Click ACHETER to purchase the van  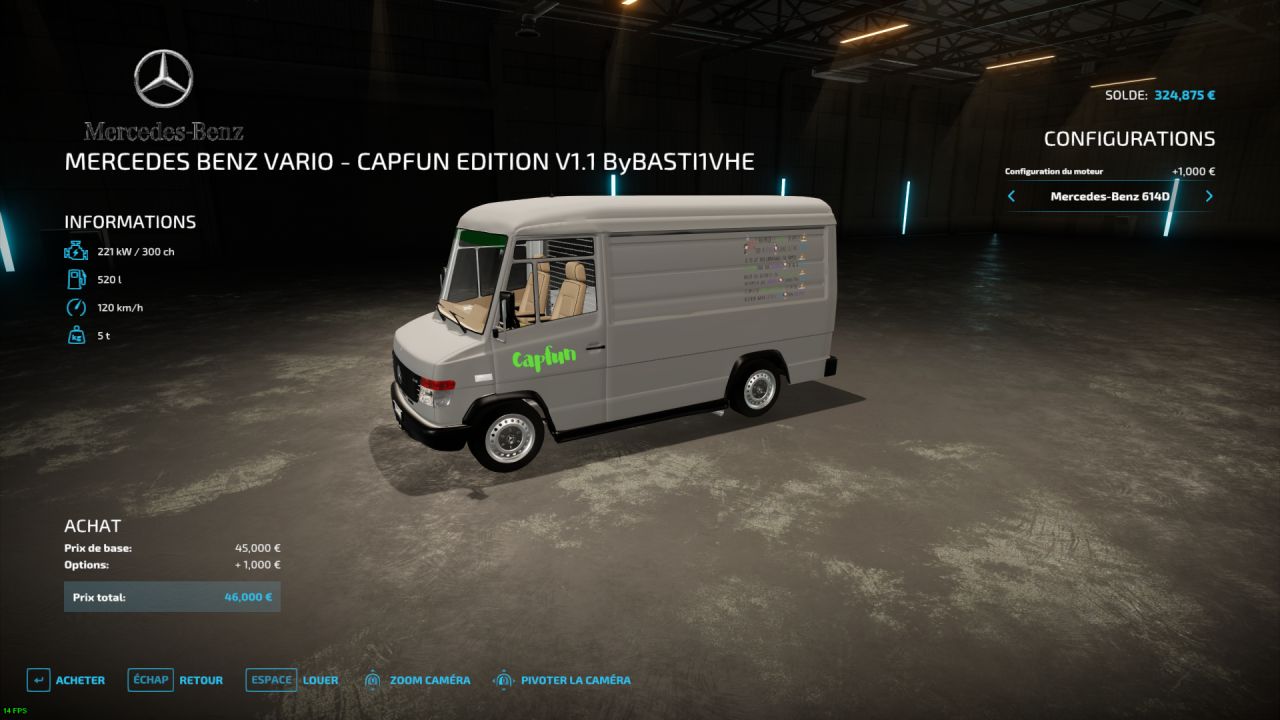coord(80,679)
